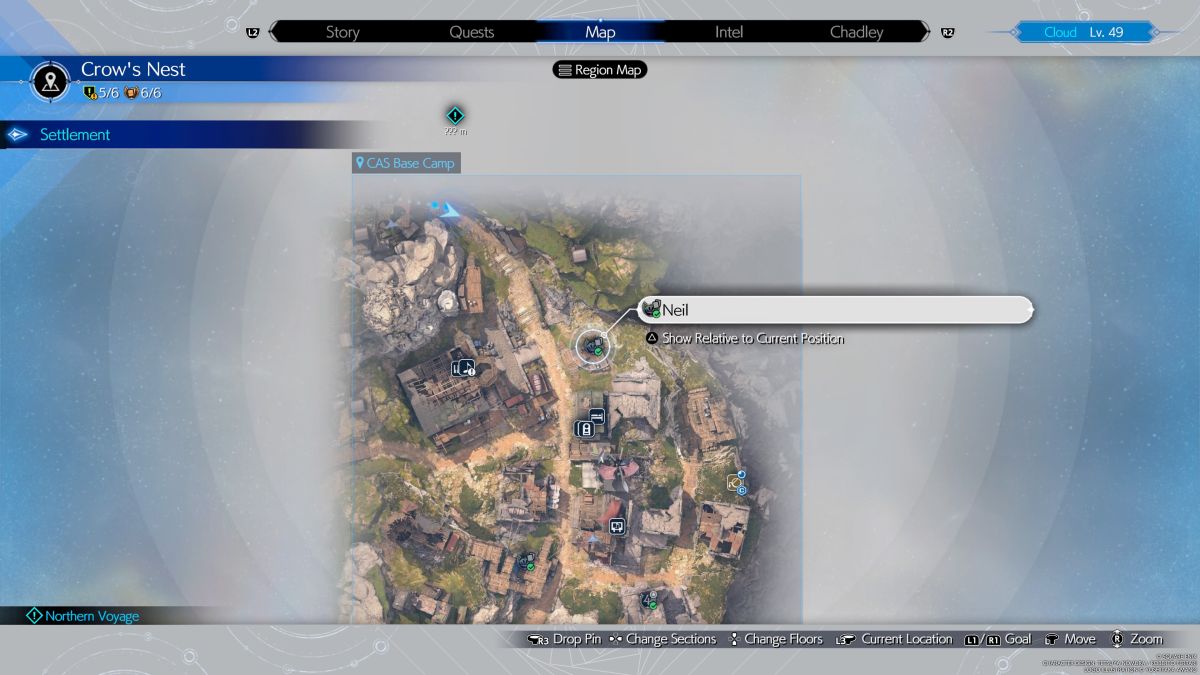Go to the Intel tab
Viewport: 1200px width, 675px height.
[x=729, y=32]
